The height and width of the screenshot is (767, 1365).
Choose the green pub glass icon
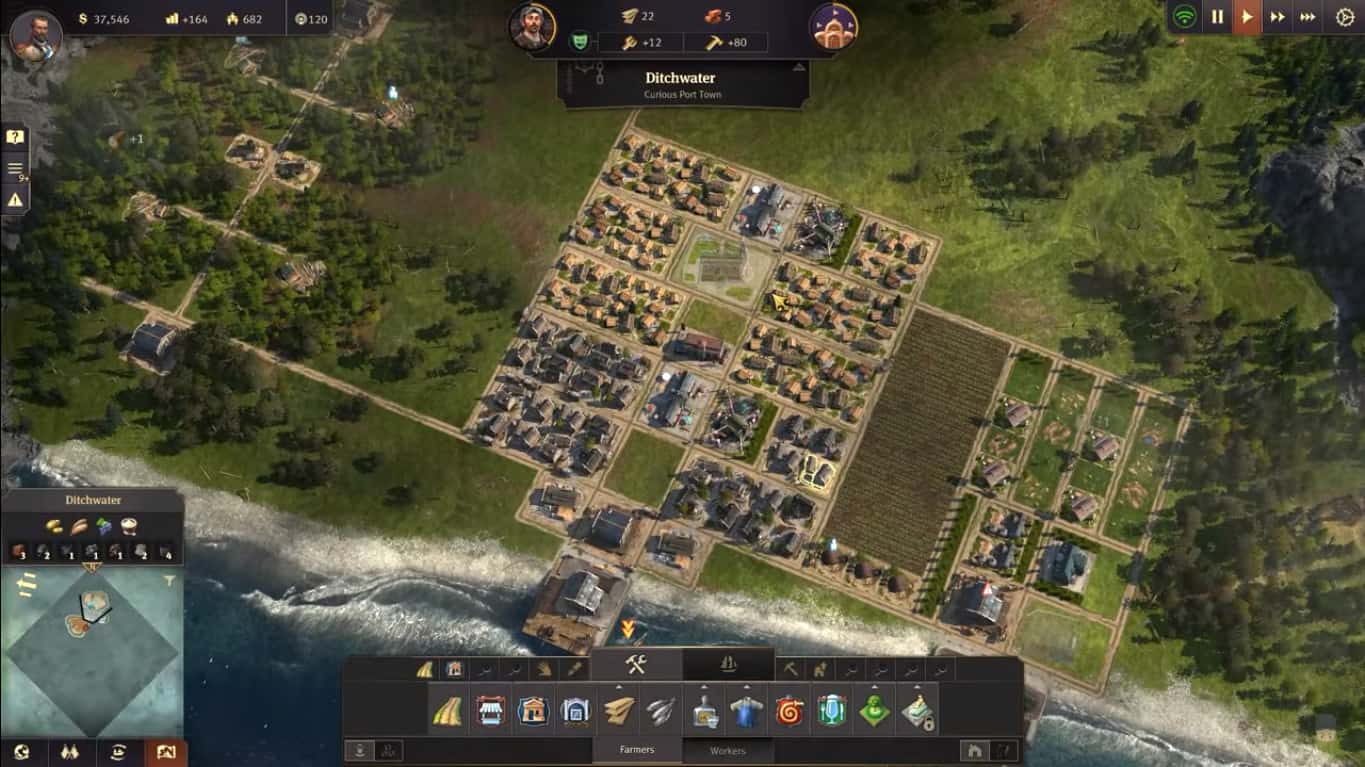point(832,711)
